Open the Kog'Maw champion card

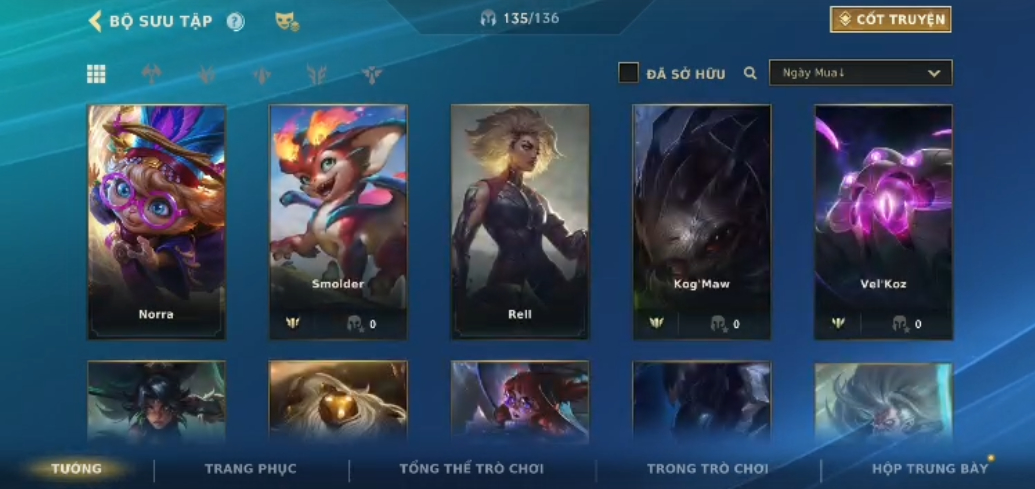(x=702, y=221)
